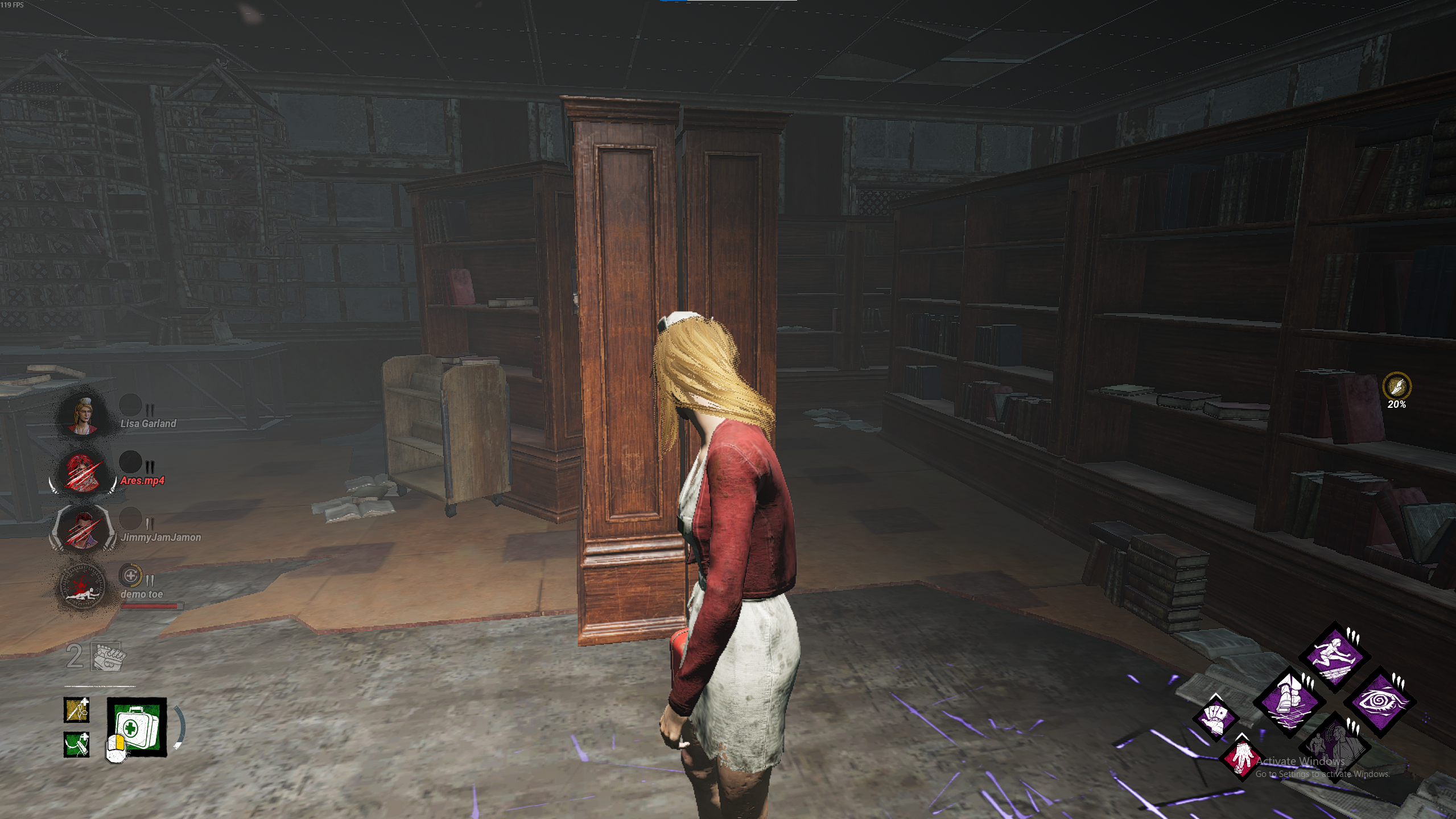Select the spiral eye perk icon
The image size is (1456, 819).
pos(1379,702)
